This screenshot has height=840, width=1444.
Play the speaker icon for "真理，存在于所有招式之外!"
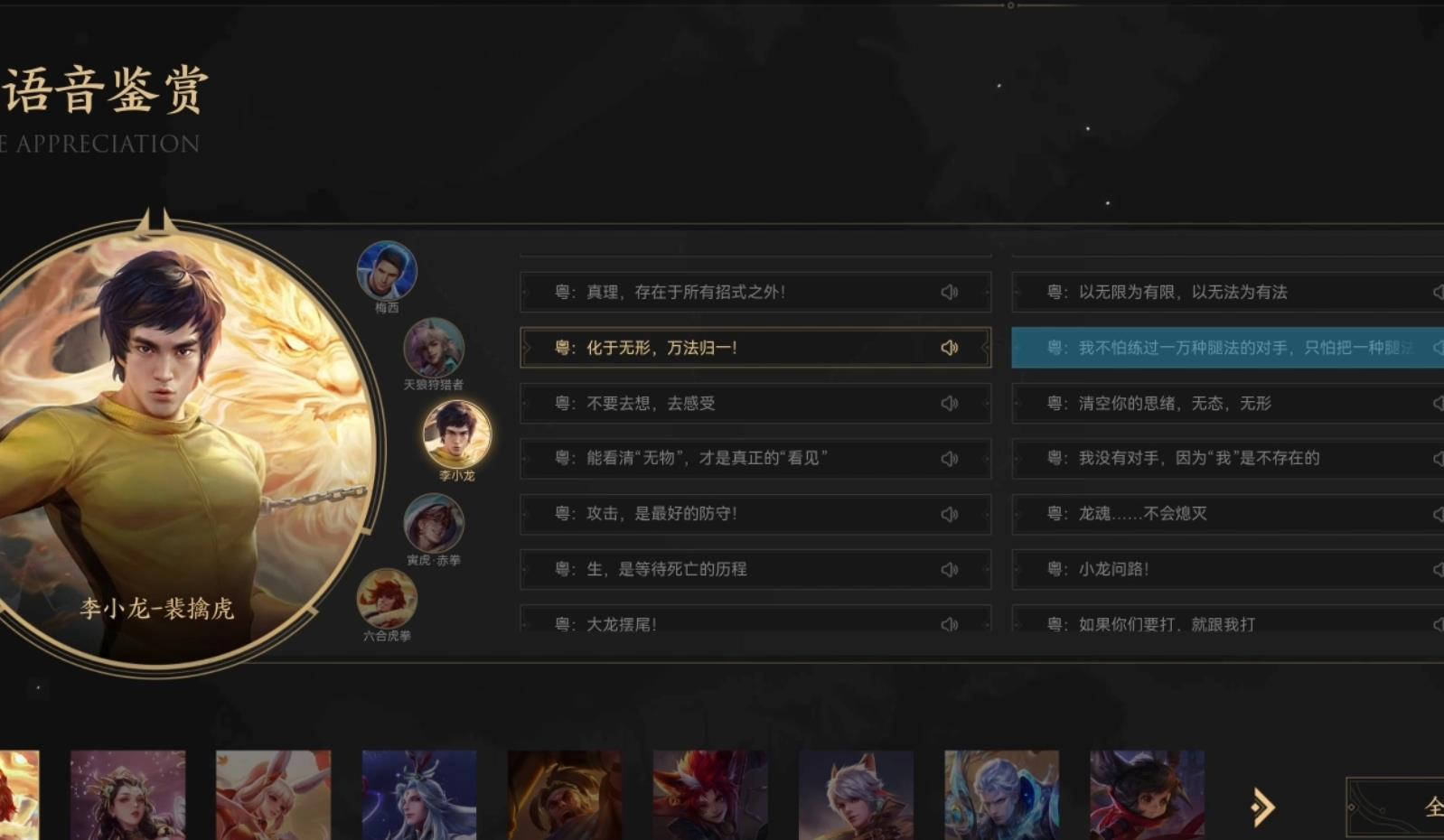click(949, 292)
